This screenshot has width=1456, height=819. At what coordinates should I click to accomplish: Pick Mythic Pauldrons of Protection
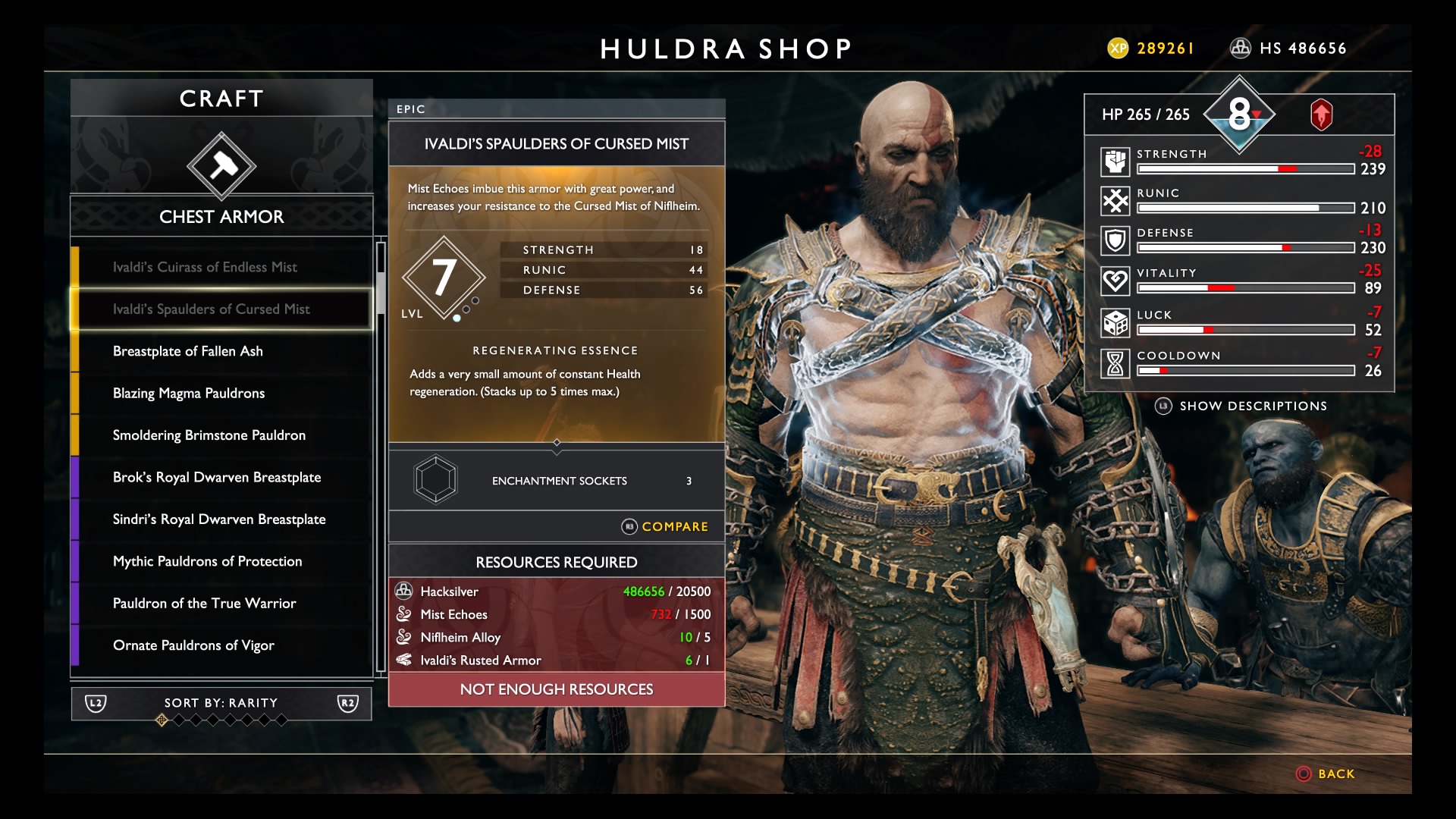point(207,561)
